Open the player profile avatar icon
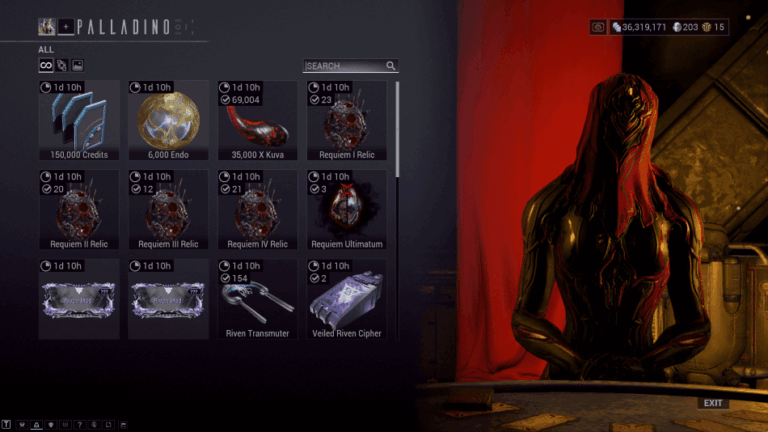 pyautogui.click(x=46, y=26)
